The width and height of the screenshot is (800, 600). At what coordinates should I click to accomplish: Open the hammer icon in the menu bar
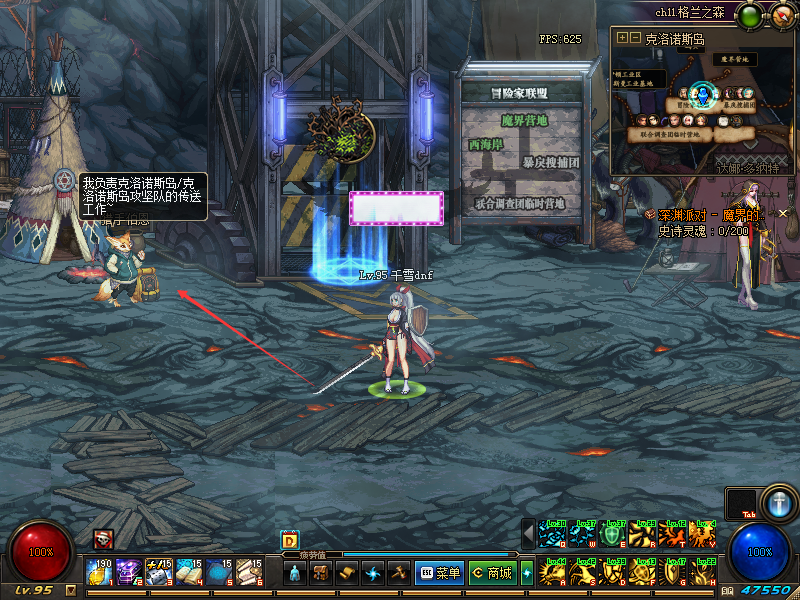pos(398,573)
